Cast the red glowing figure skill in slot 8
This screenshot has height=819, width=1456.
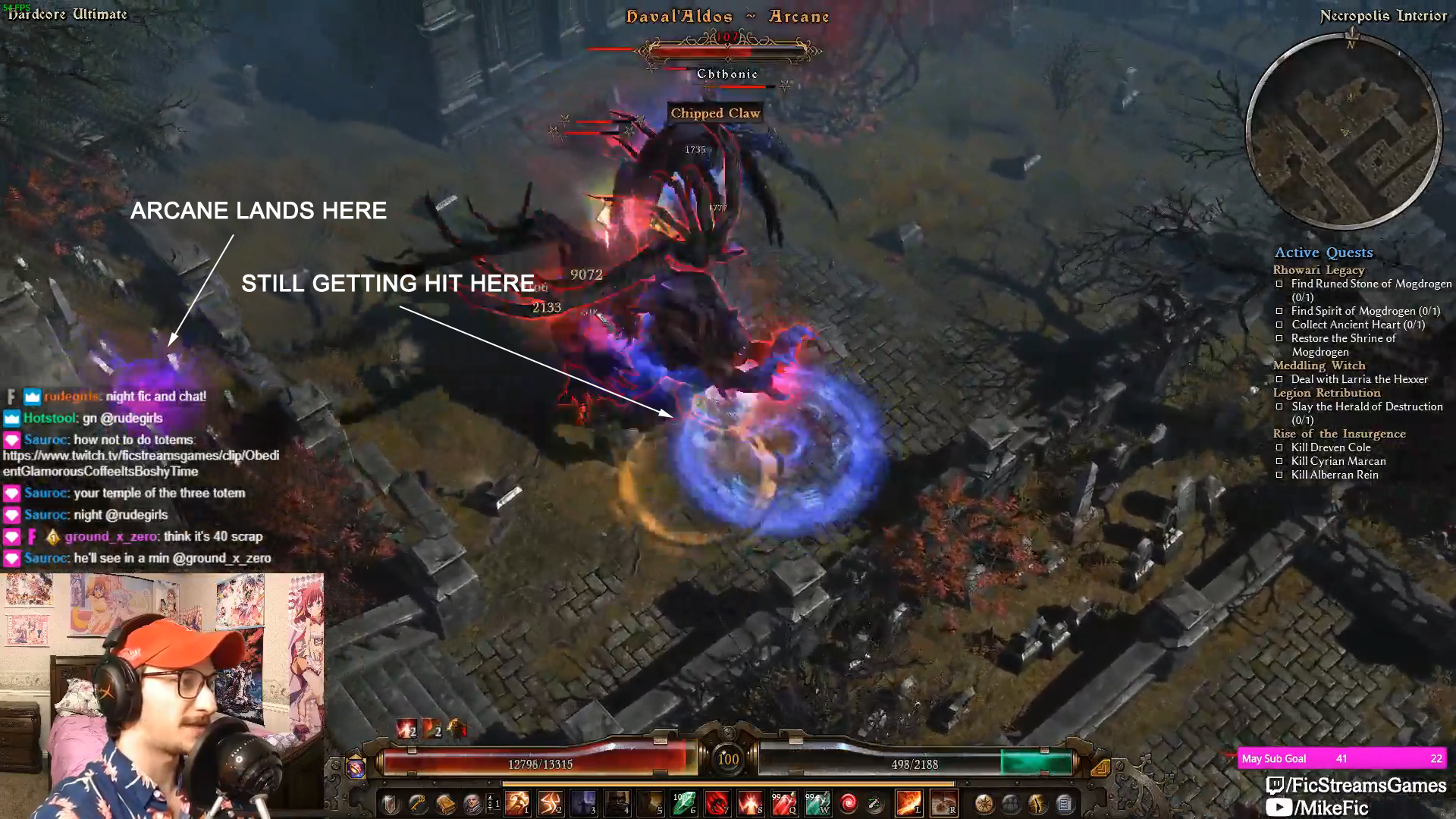[750, 803]
